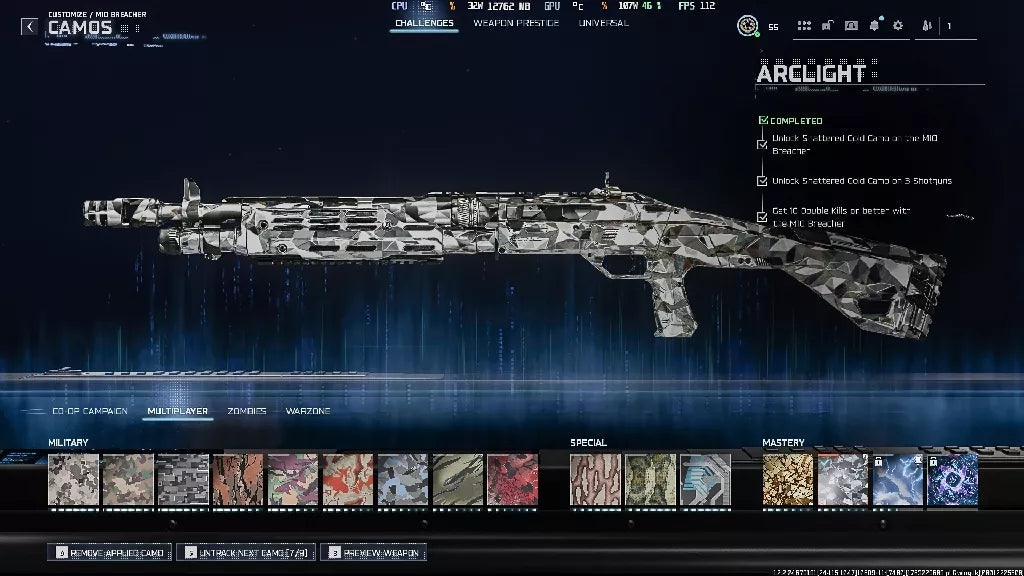Pick the white shattered Arclight mastery camo
Image resolution: width=1024 pixels, height=576 pixels.
click(843, 480)
